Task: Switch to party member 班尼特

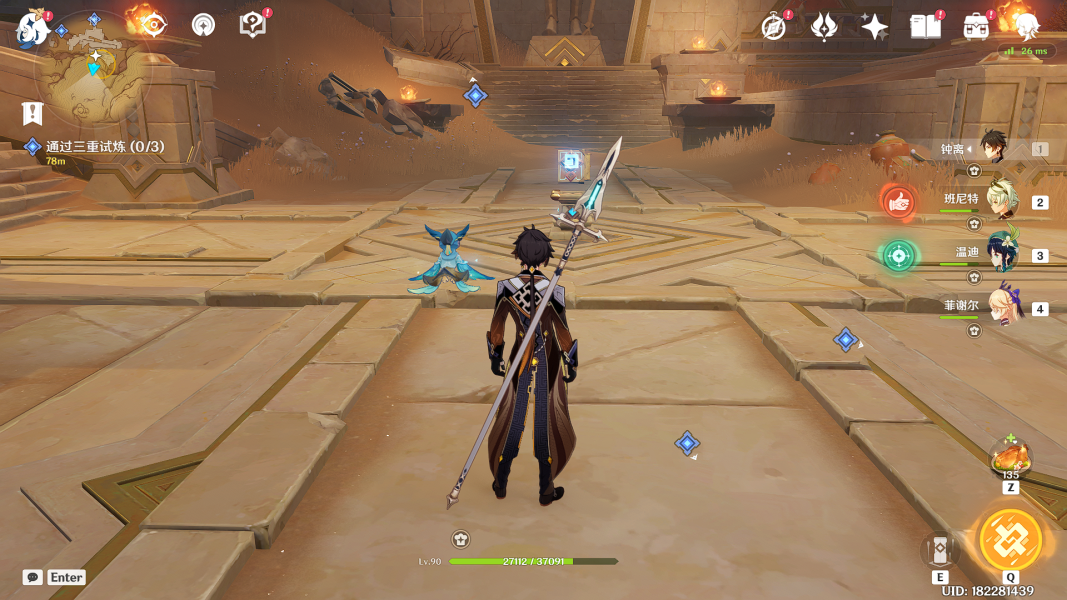Action: point(1000,202)
